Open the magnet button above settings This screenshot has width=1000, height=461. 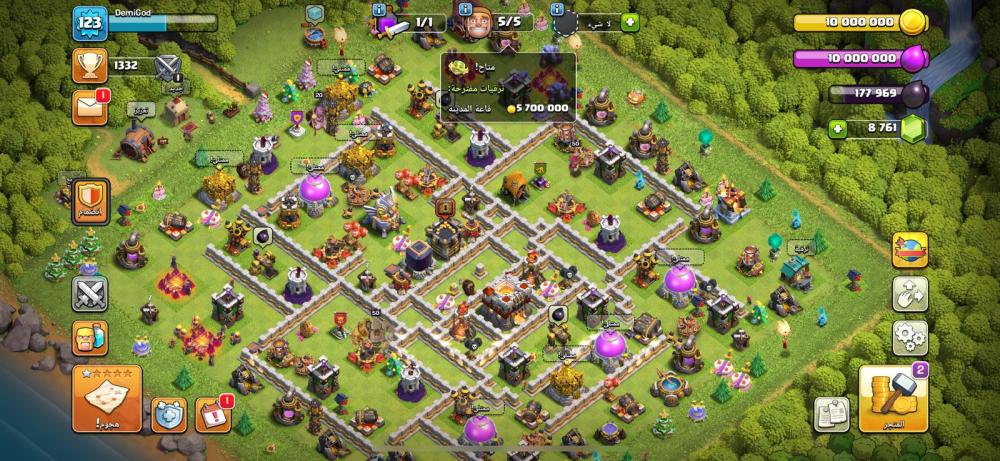tap(910, 293)
